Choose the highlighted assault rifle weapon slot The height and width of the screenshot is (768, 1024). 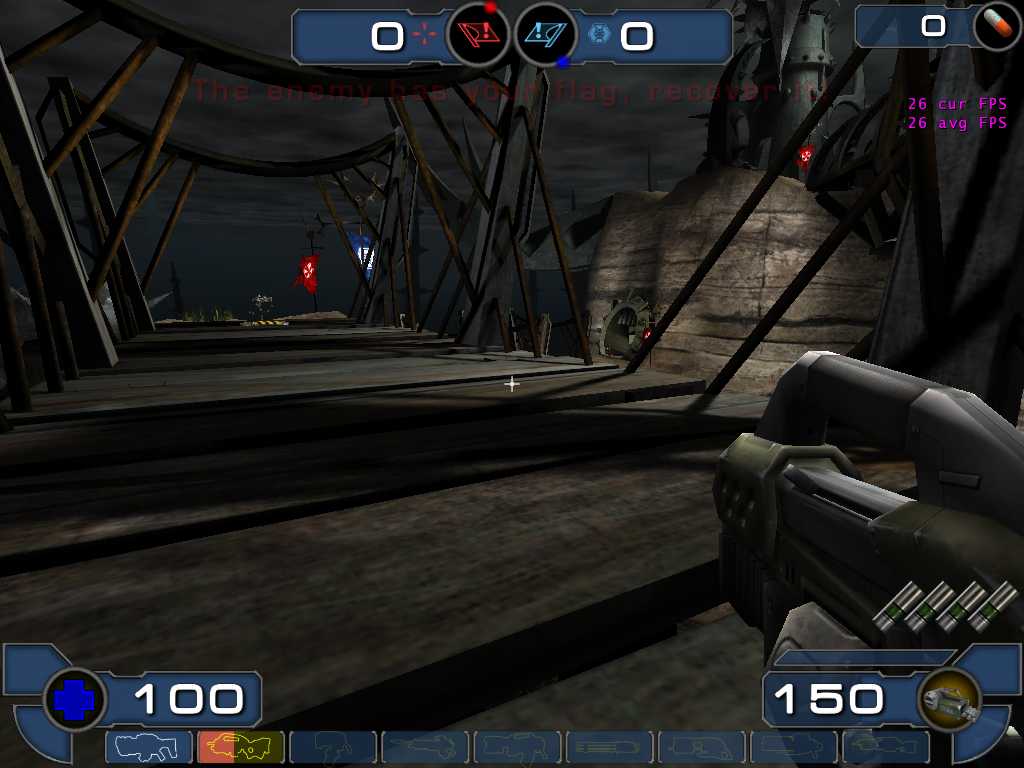coord(241,747)
